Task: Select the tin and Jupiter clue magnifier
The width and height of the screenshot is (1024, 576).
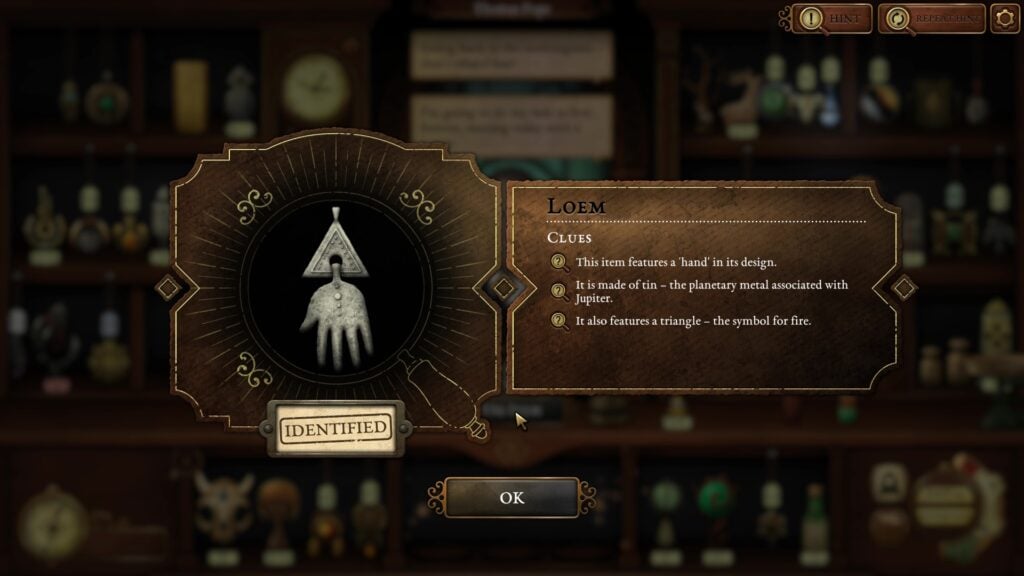Action: click(559, 291)
